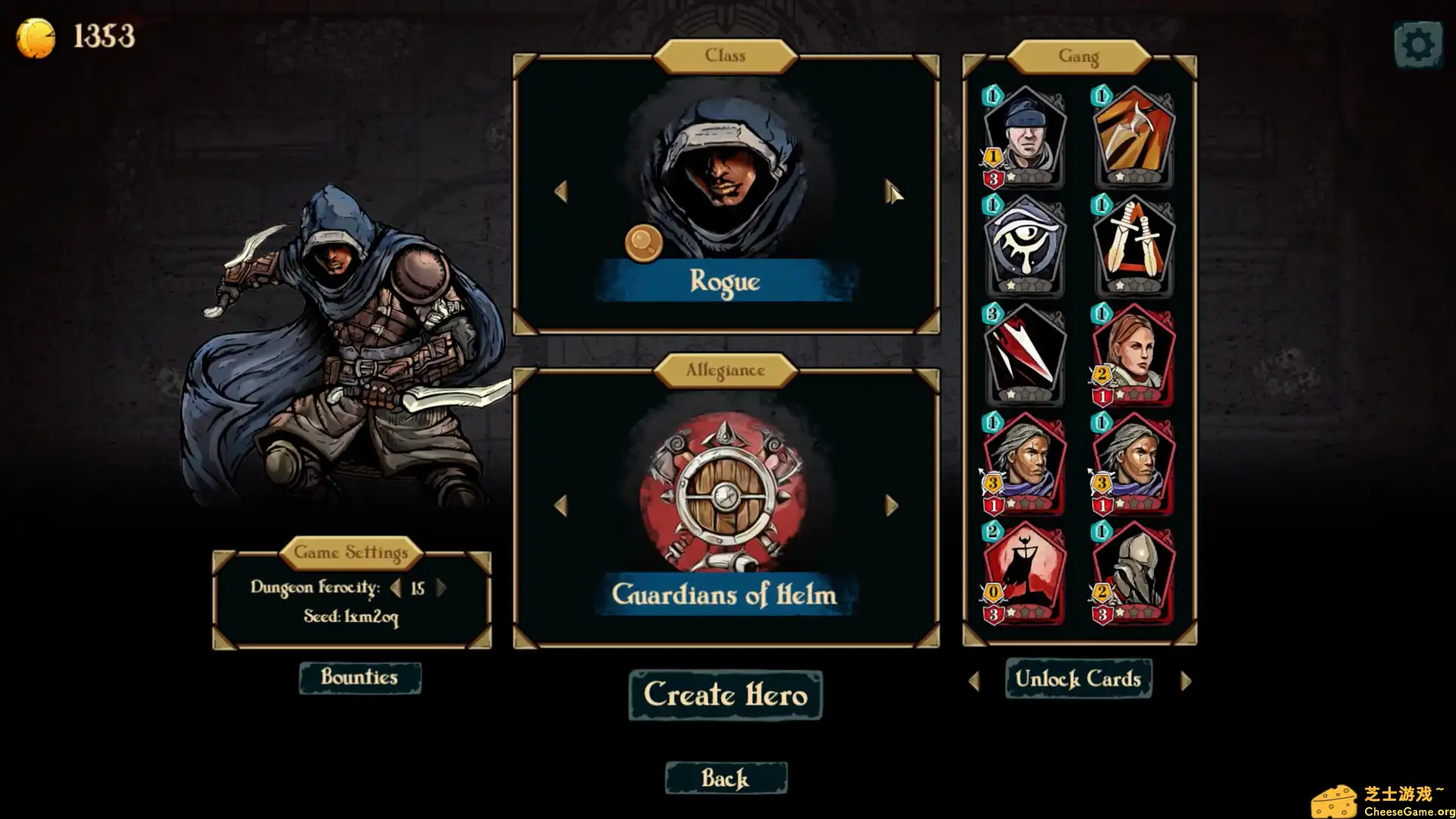The image size is (1456, 819).
Task: Switch to the next class after Rogue
Action: [891, 192]
